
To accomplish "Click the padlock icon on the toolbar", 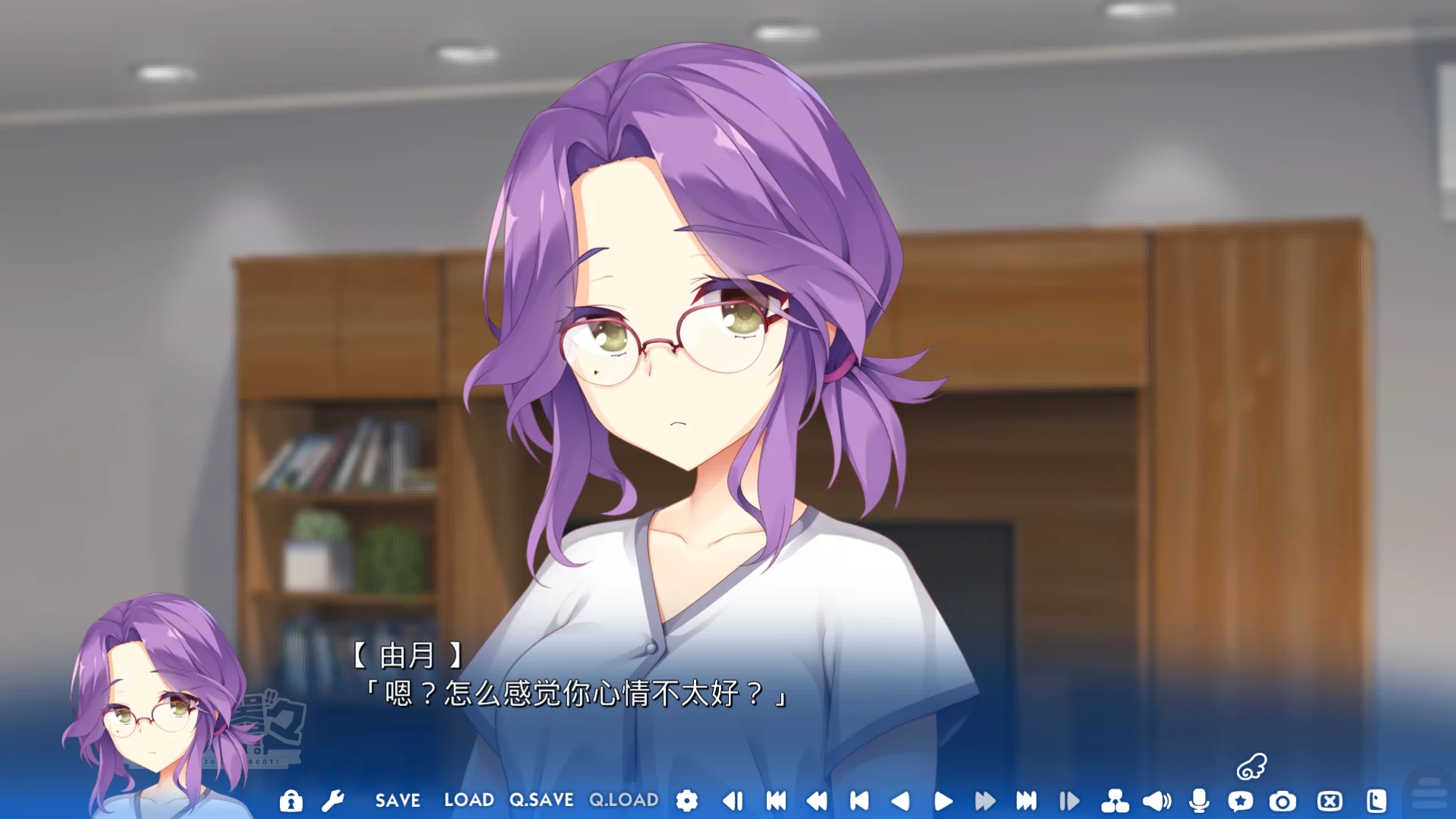I will click(x=292, y=800).
